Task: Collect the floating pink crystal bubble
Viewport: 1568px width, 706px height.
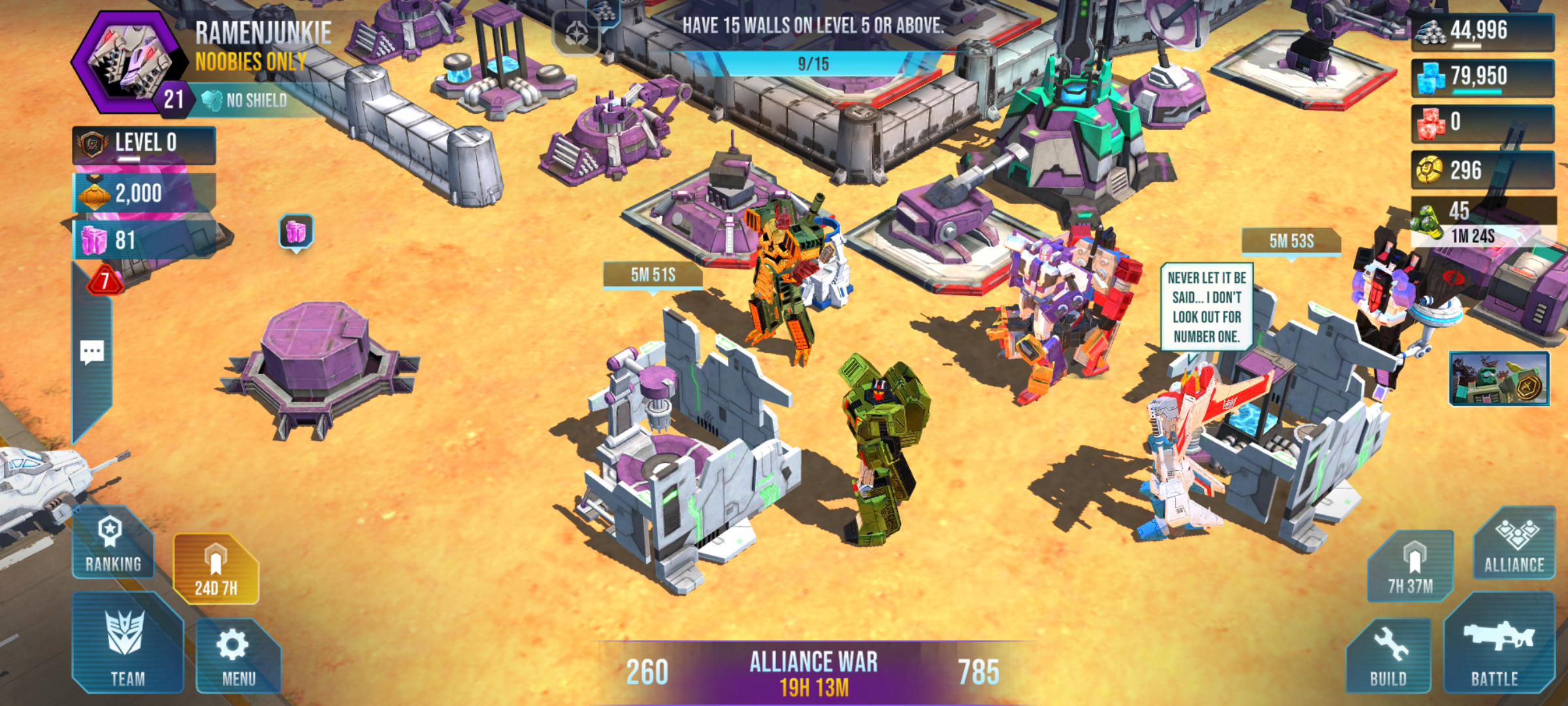Action: coord(296,231)
